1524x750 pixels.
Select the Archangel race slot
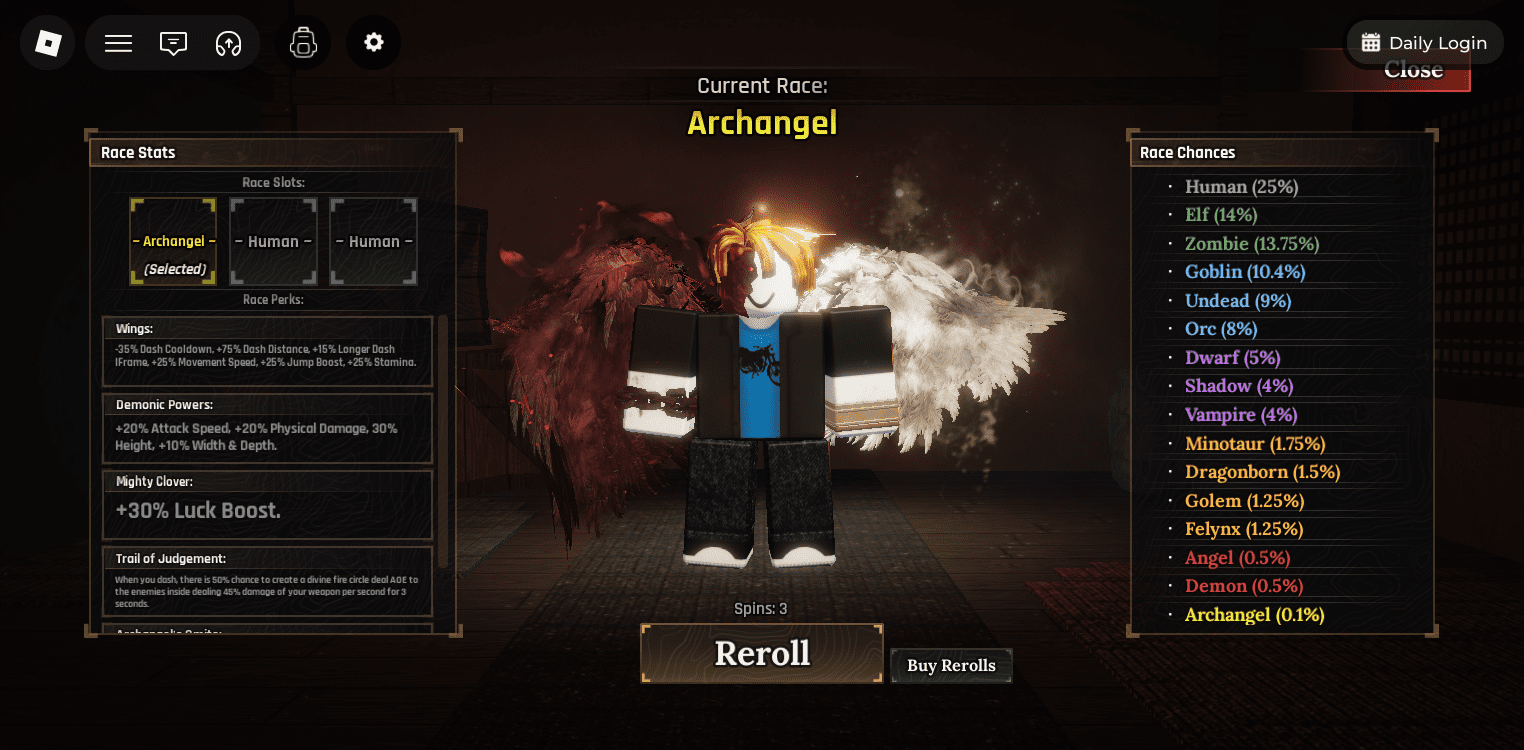[173, 241]
